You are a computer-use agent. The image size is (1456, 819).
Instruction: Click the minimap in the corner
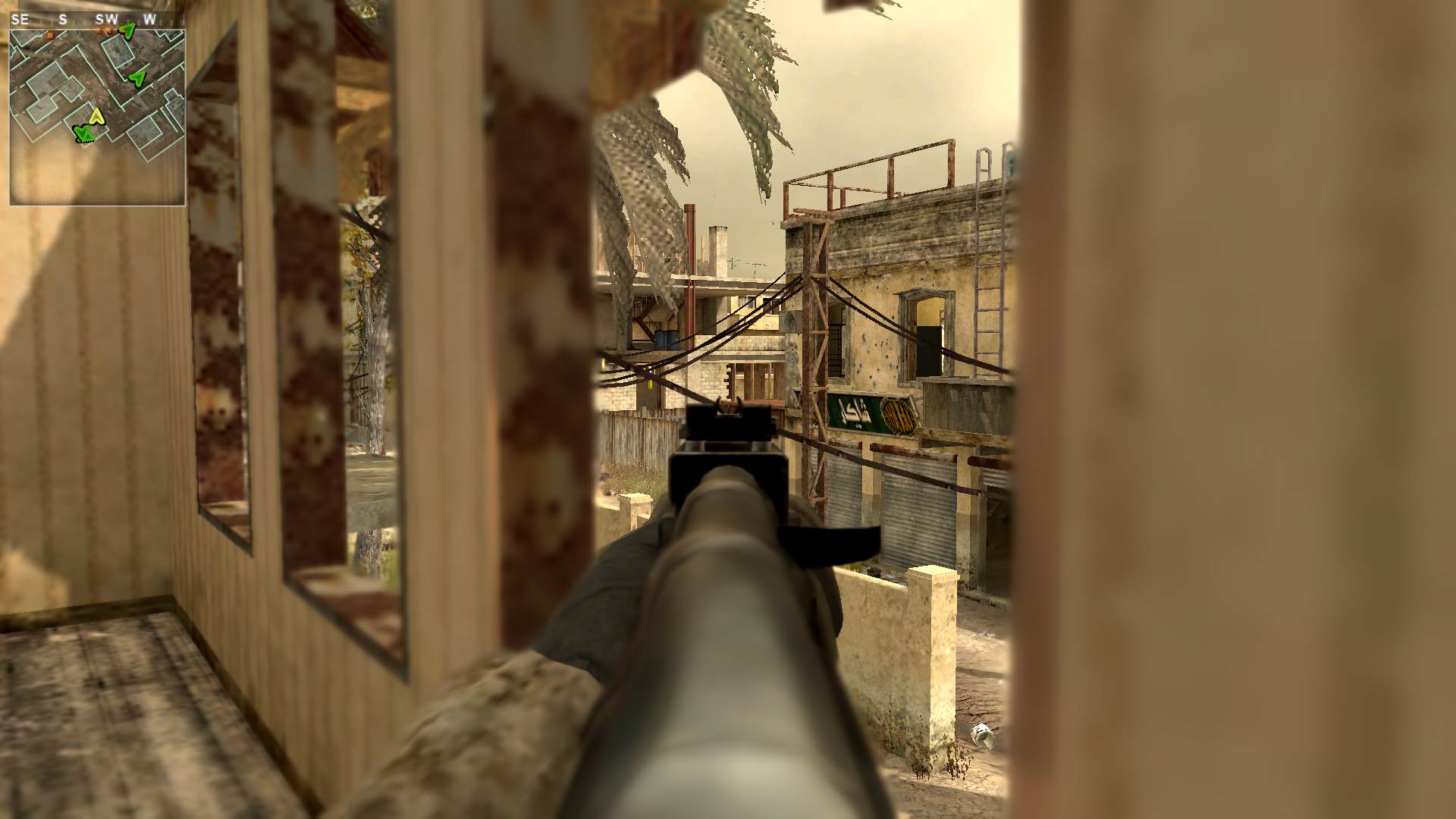tap(97, 117)
